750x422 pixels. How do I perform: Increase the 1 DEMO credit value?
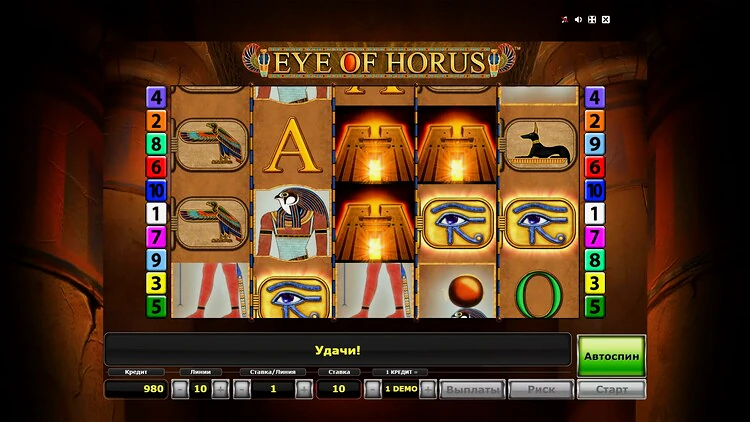(x=428, y=389)
